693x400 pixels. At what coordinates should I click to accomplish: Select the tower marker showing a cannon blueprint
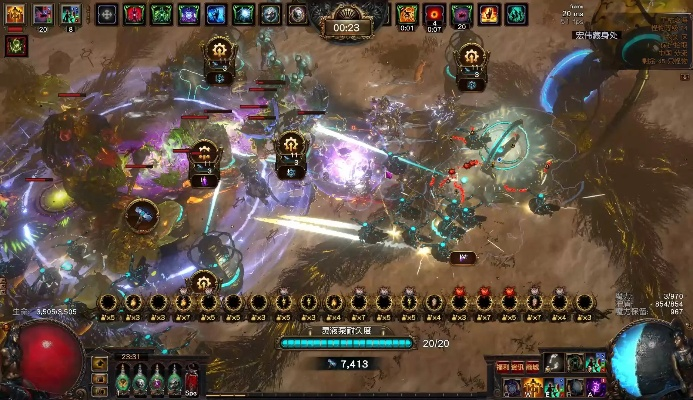(x=141, y=214)
